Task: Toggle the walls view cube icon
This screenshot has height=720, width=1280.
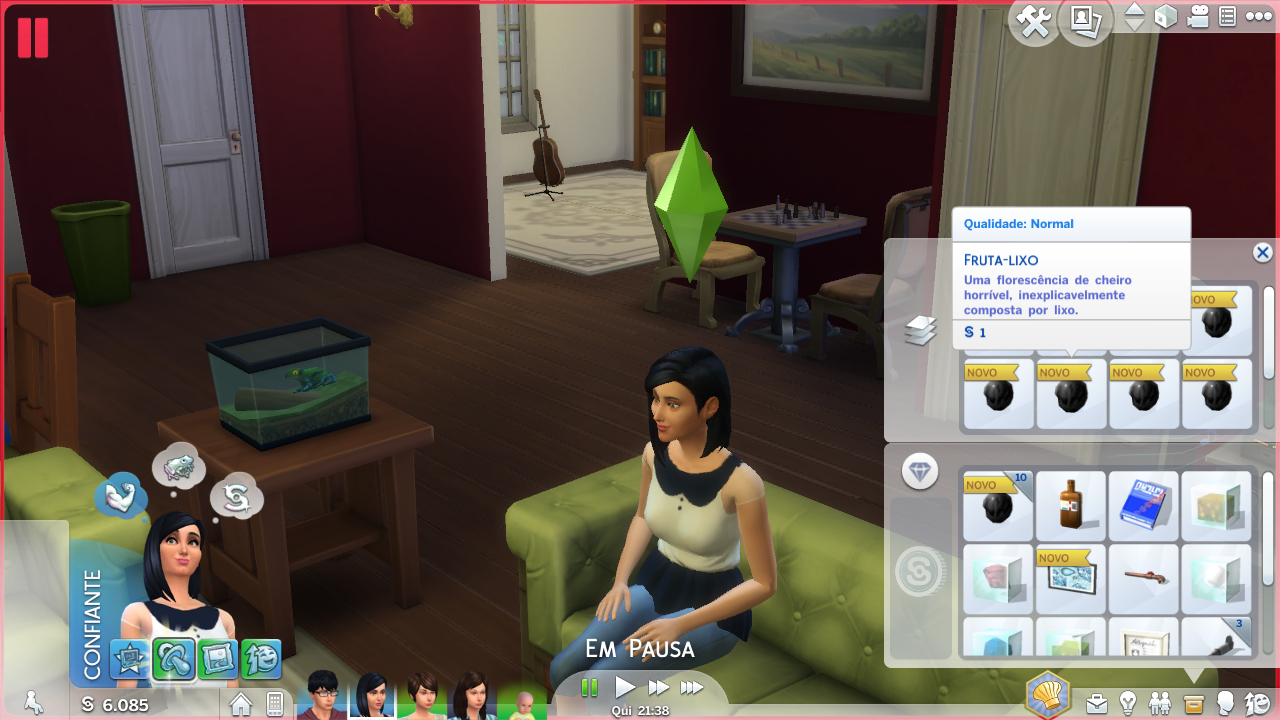Action: pos(1166,17)
